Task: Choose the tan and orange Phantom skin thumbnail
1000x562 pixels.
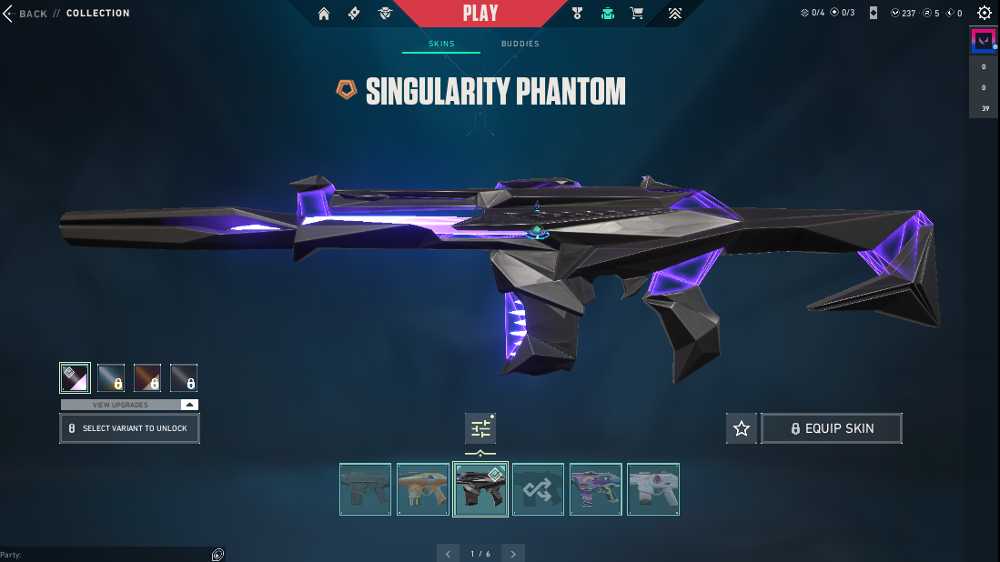Action: (423, 489)
